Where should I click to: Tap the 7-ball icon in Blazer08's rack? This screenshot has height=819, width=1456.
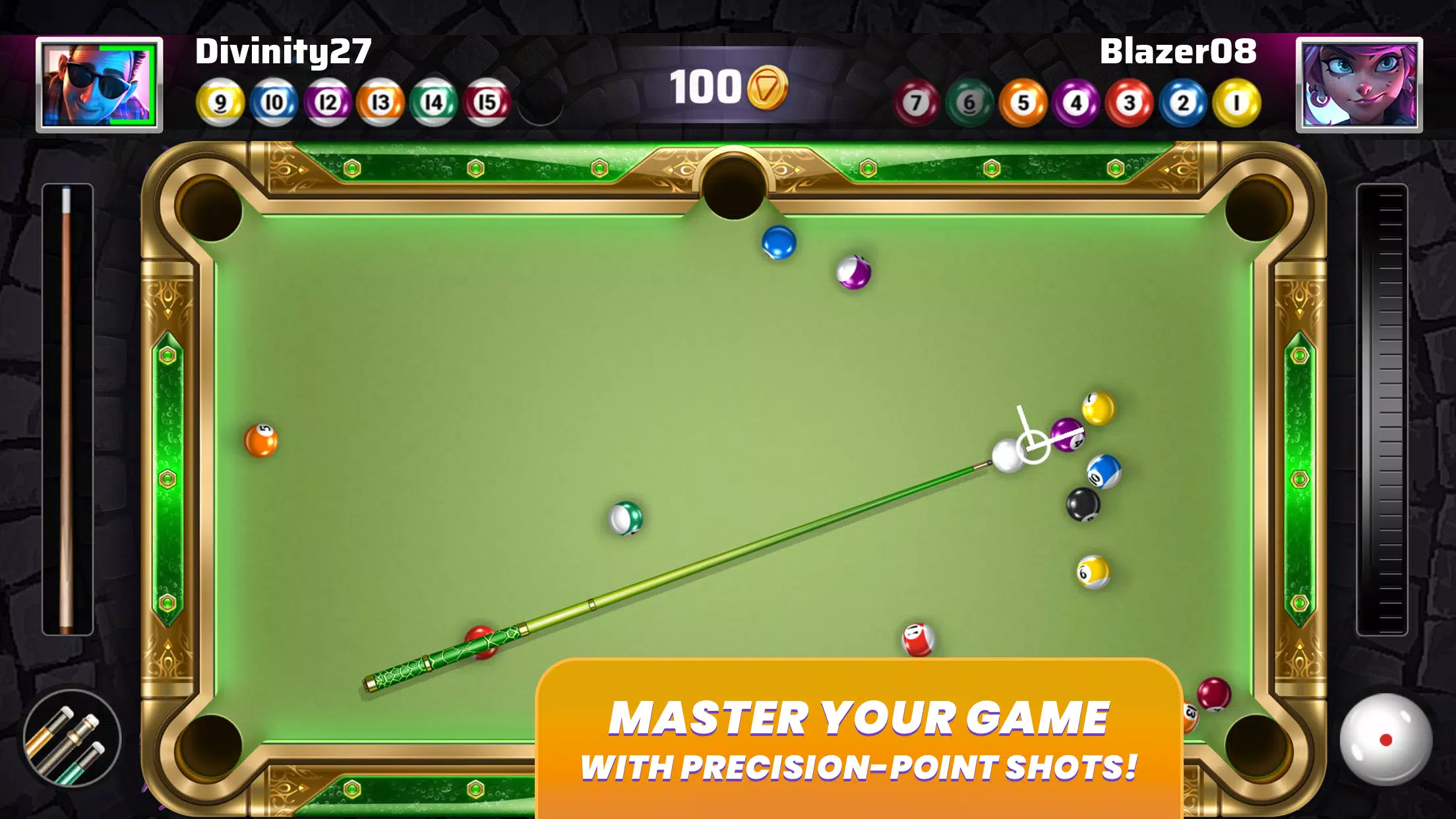[x=916, y=100]
